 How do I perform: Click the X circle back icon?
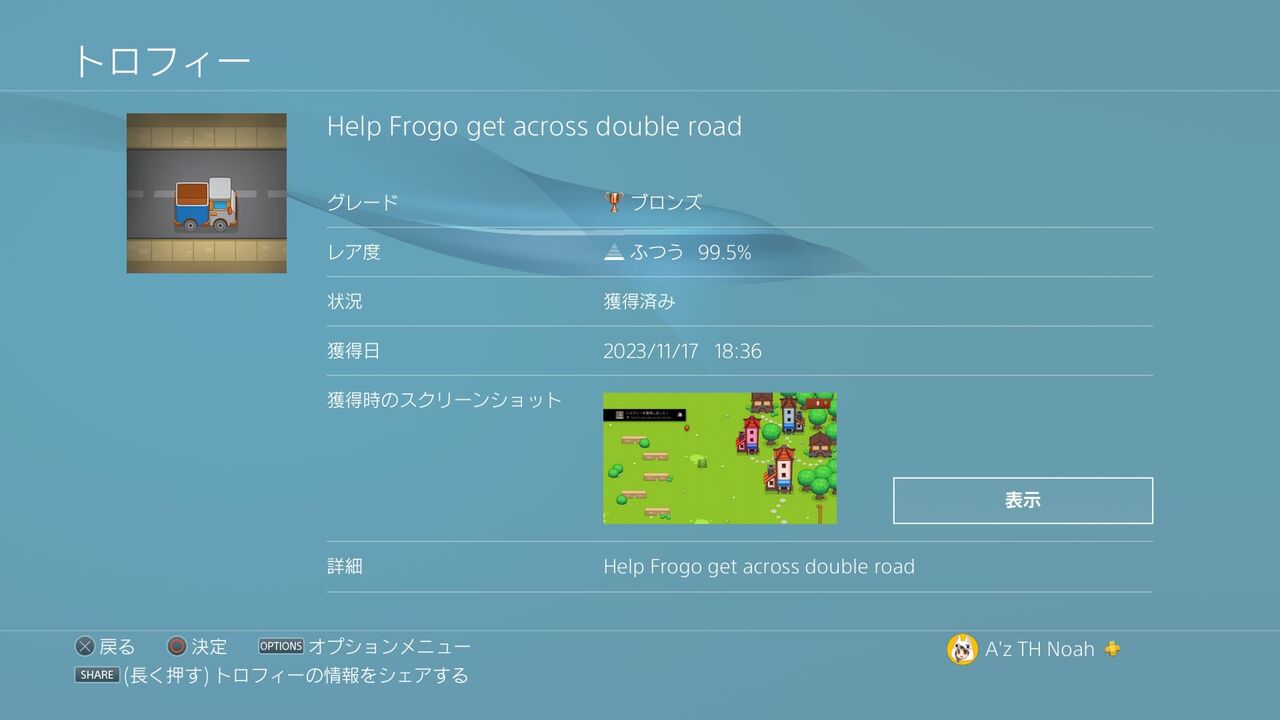[84, 646]
